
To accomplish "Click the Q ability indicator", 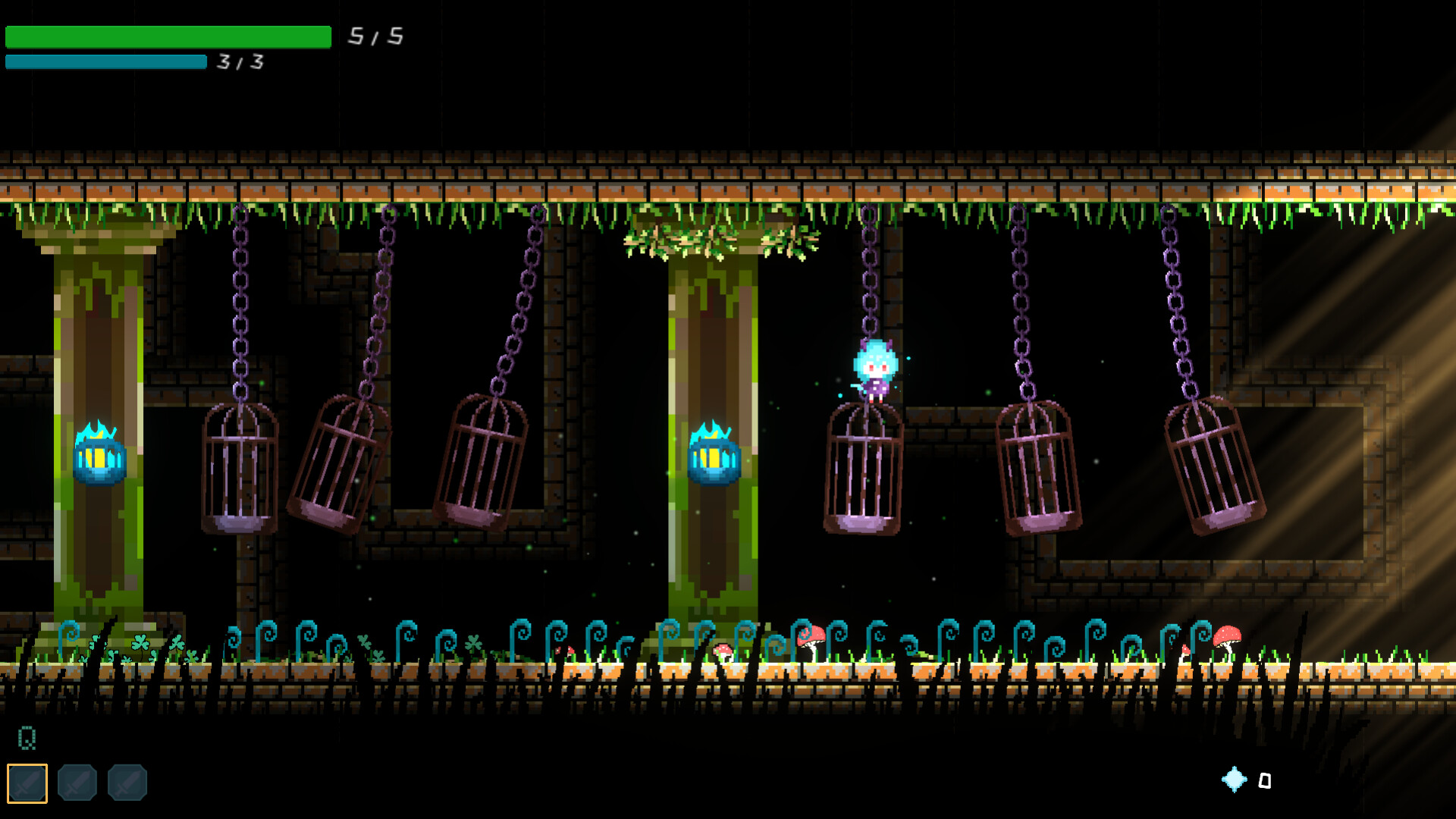I will 27,736.
